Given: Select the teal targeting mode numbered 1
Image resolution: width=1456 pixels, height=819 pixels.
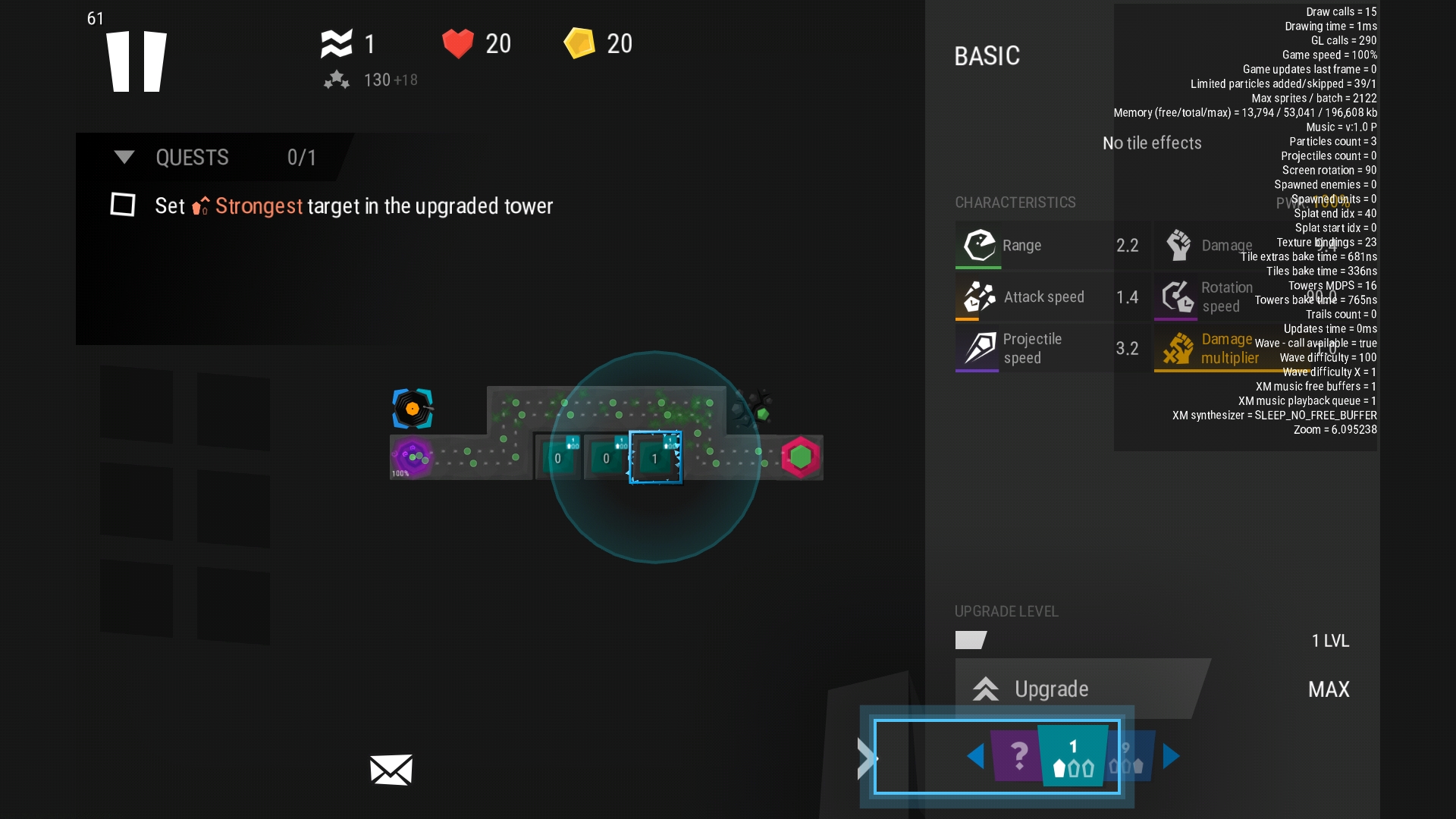Looking at the screenshot, I should (1073, 757).
